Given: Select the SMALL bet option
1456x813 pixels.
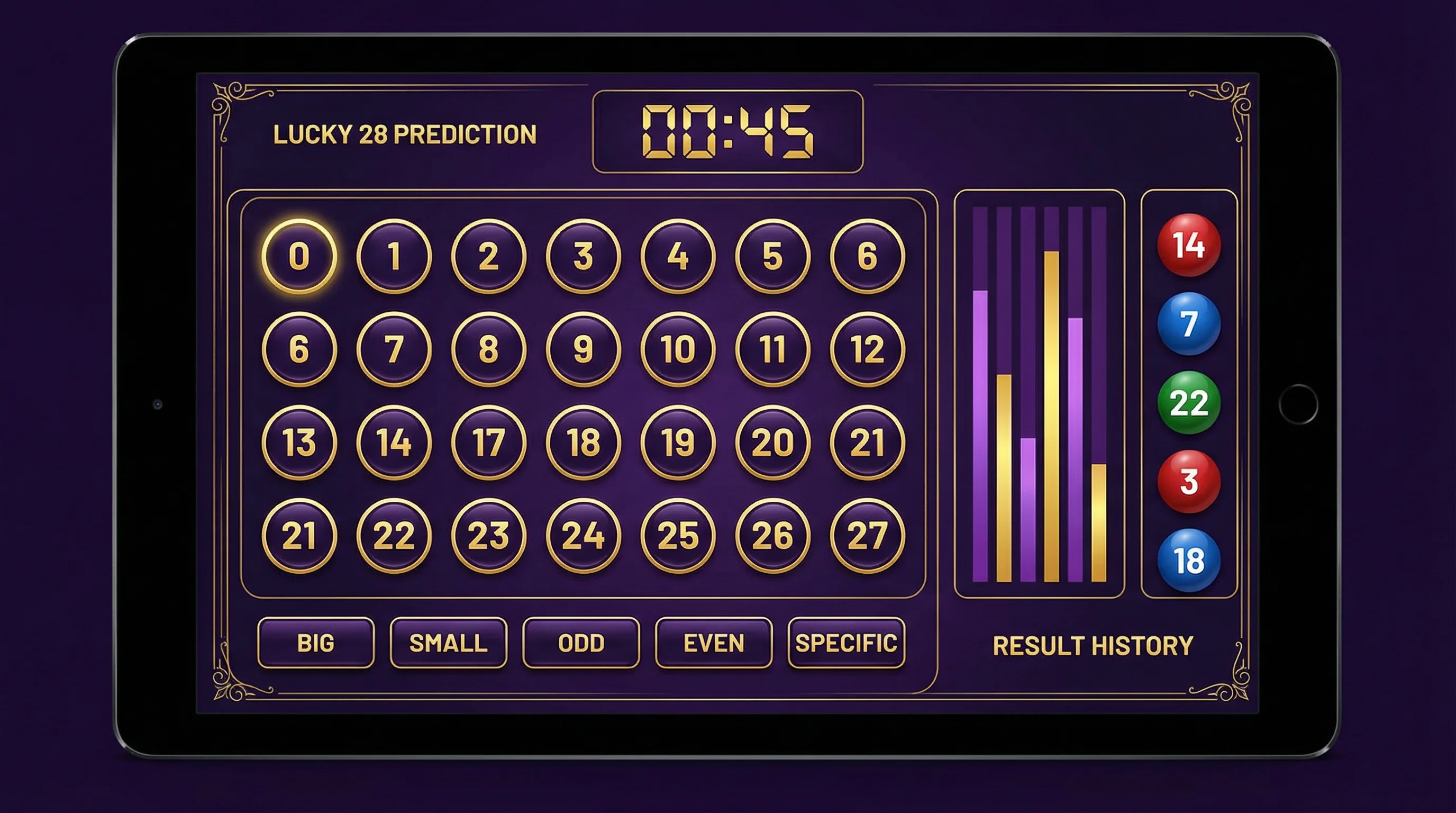Looking at the screenshot, I should tap(448, 643).
